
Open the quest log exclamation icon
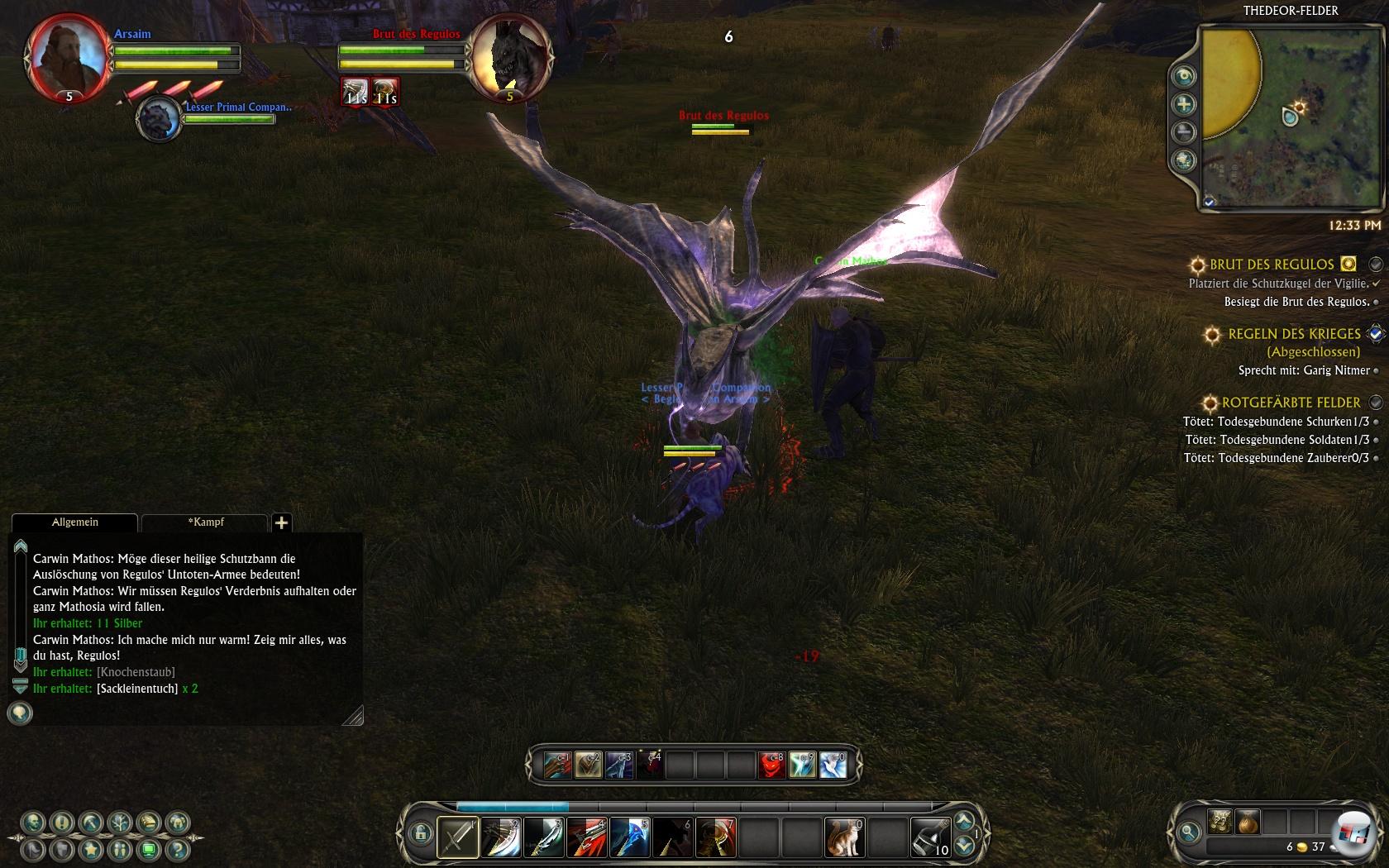tap(62, 823)
